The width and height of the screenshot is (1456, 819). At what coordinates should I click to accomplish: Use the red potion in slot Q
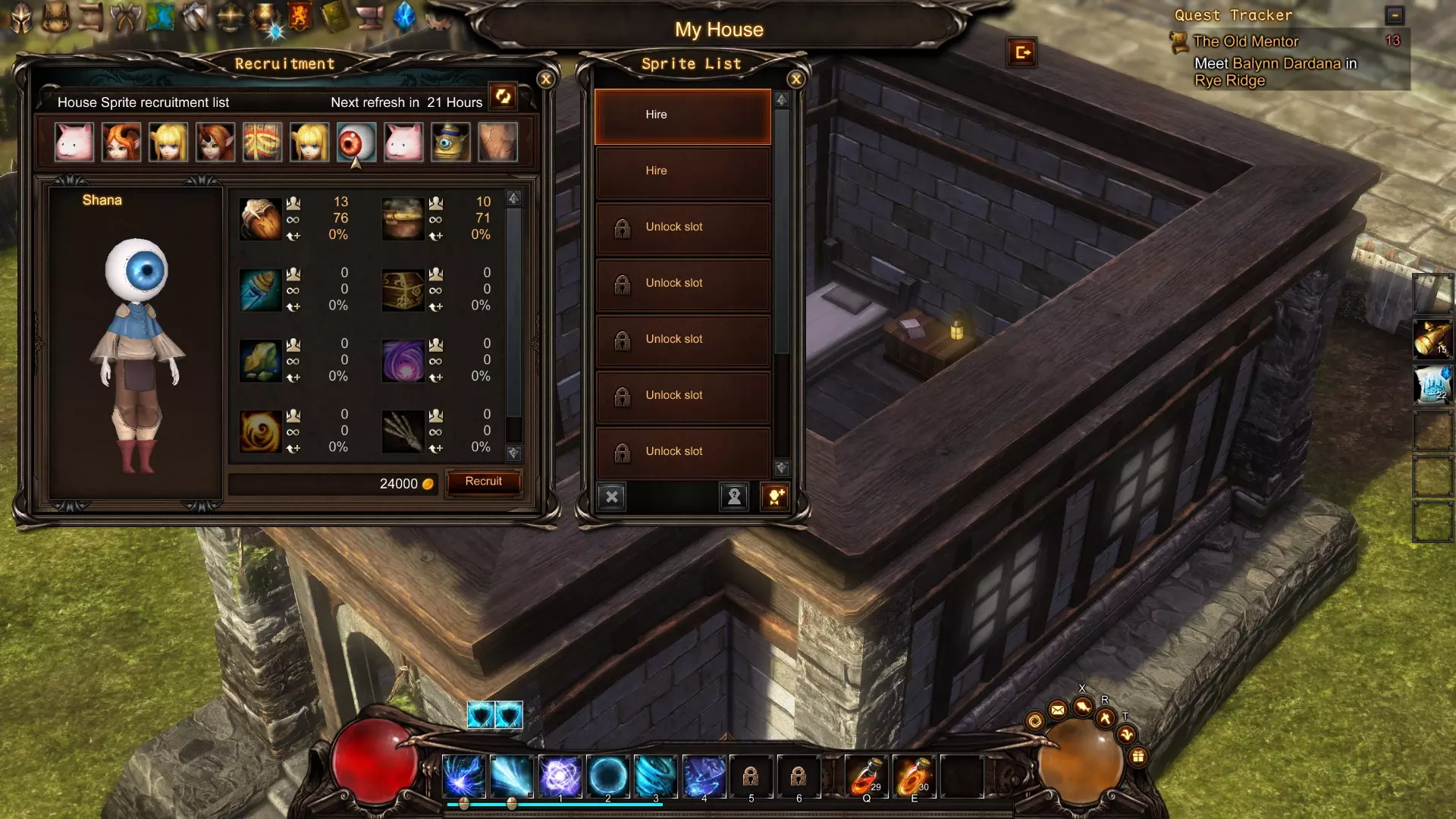pos(866,776)
